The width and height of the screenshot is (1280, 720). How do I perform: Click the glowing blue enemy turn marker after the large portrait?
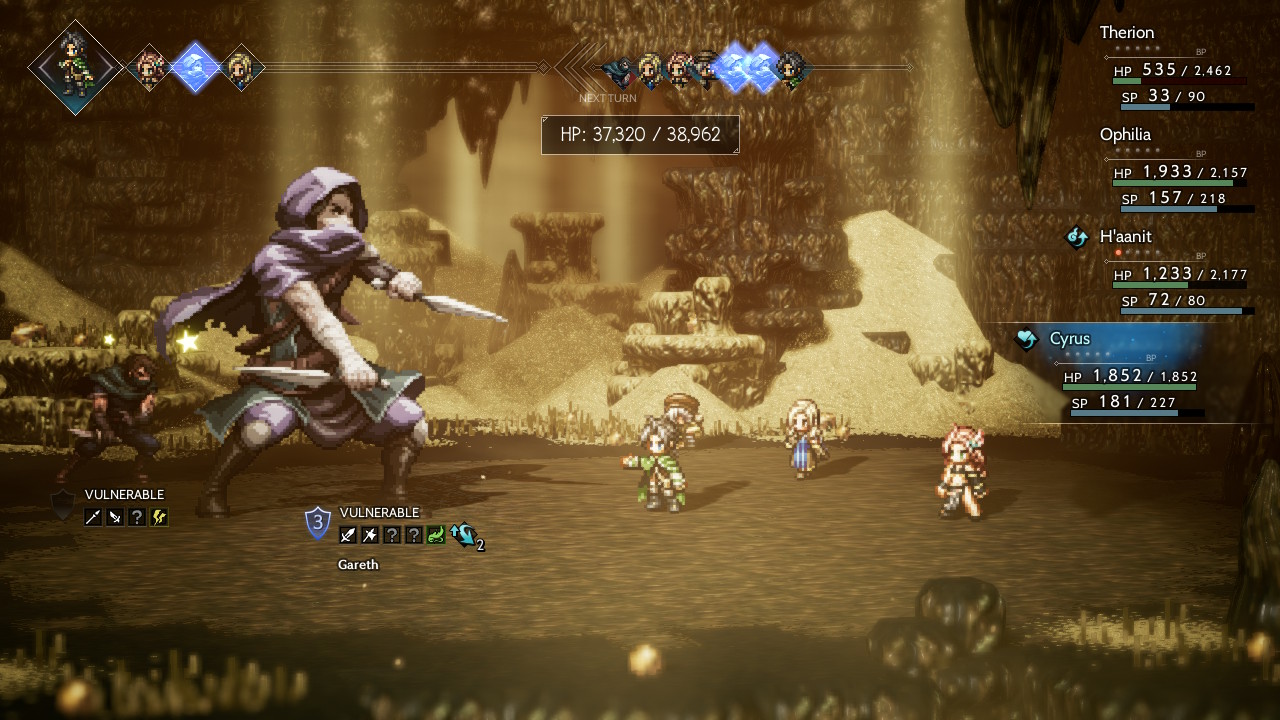(194, 67)
